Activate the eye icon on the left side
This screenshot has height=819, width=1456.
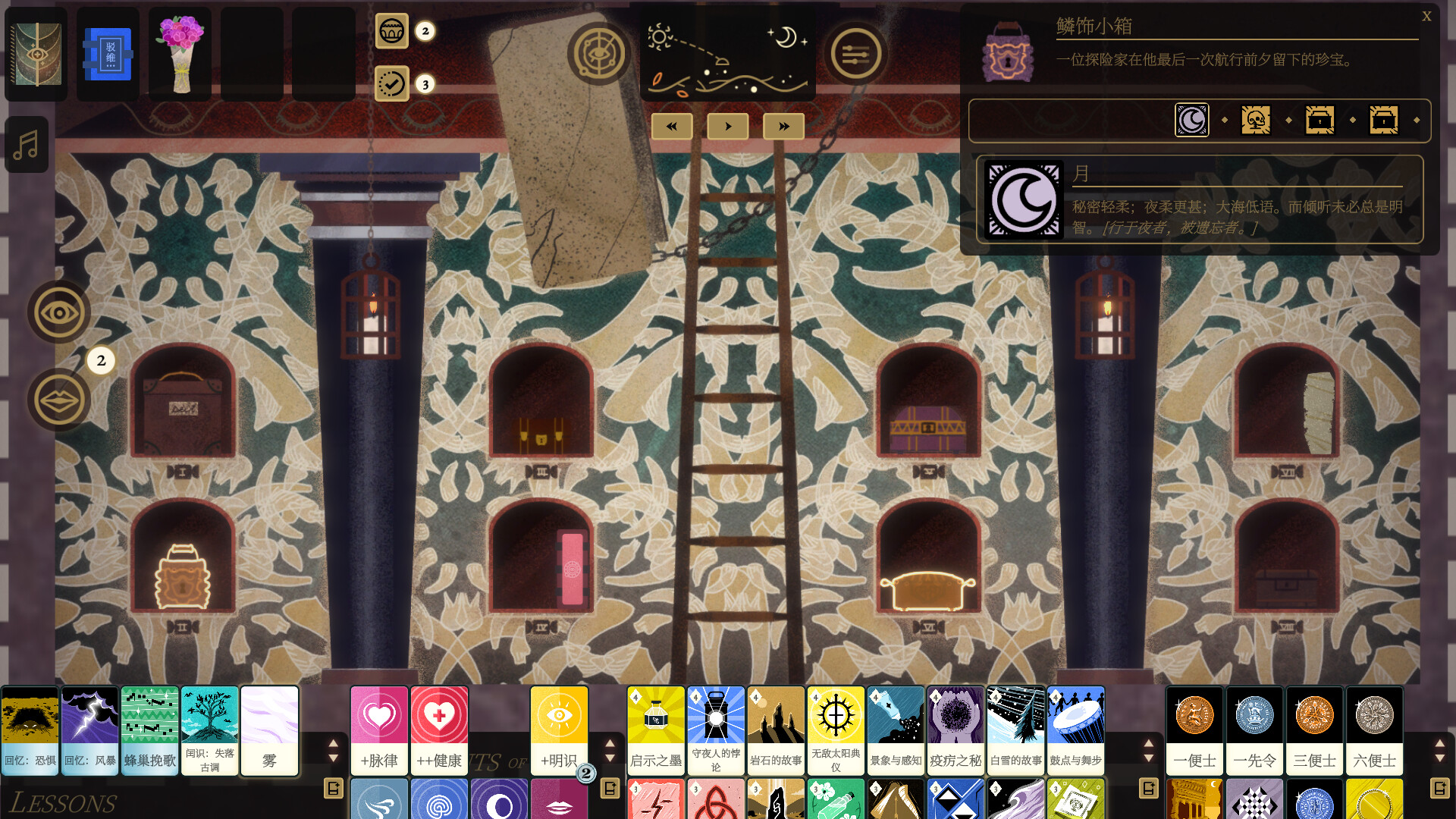click(x=59, y=312)
